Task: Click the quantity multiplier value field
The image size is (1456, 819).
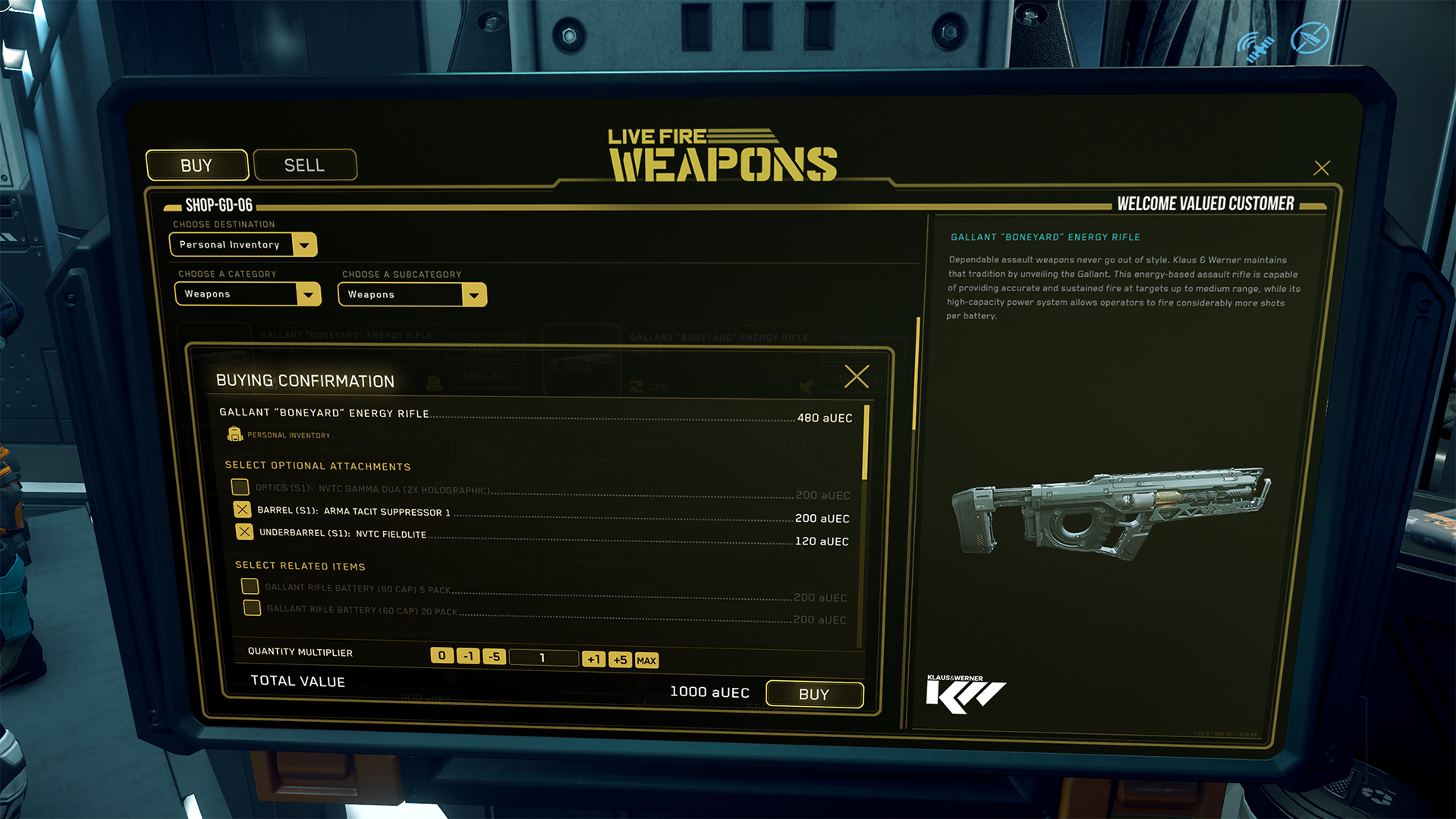Action: pos(543,657)
